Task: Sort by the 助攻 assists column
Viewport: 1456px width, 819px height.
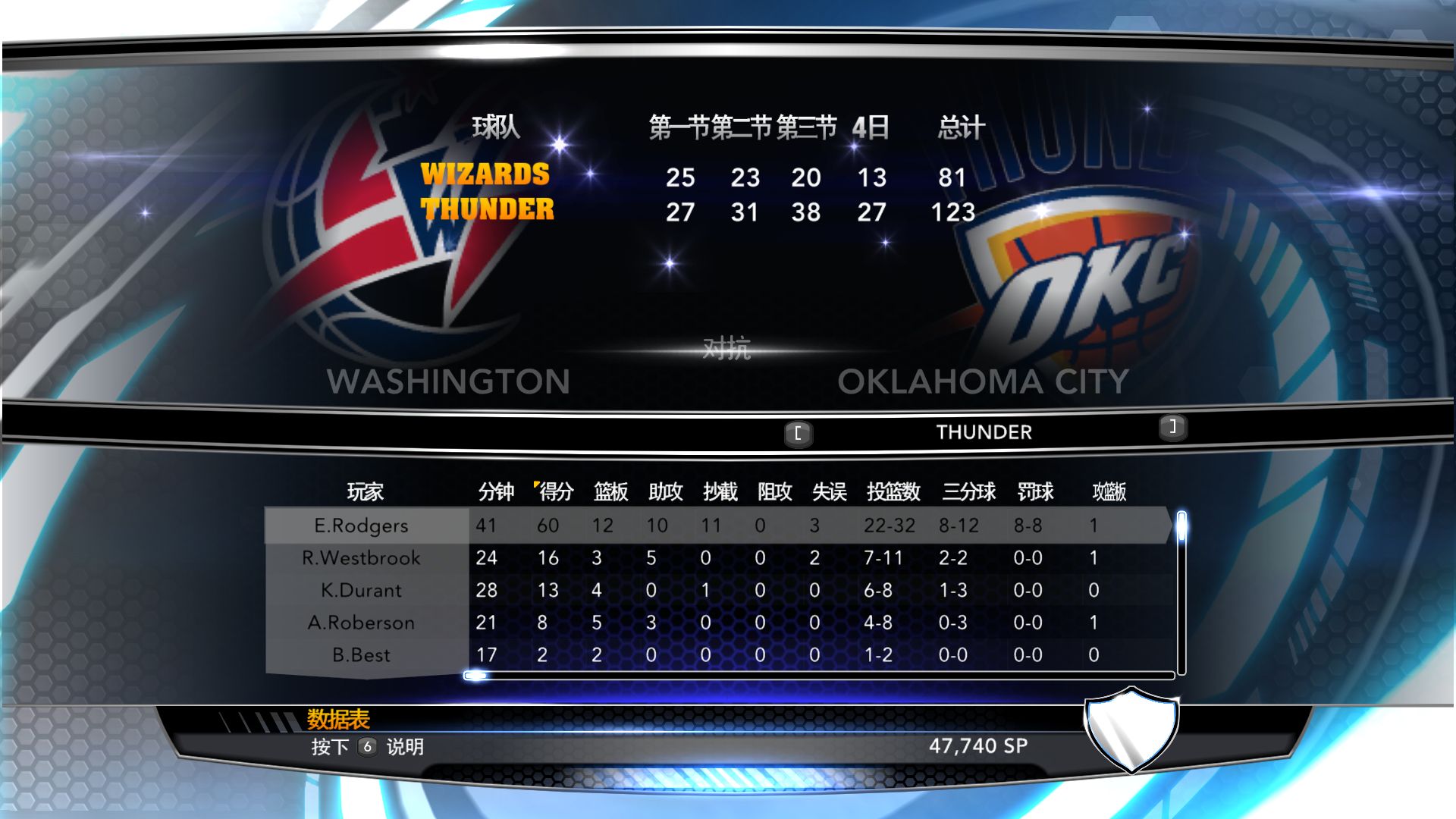Action: pyautogui.click(x=665, y=492)
